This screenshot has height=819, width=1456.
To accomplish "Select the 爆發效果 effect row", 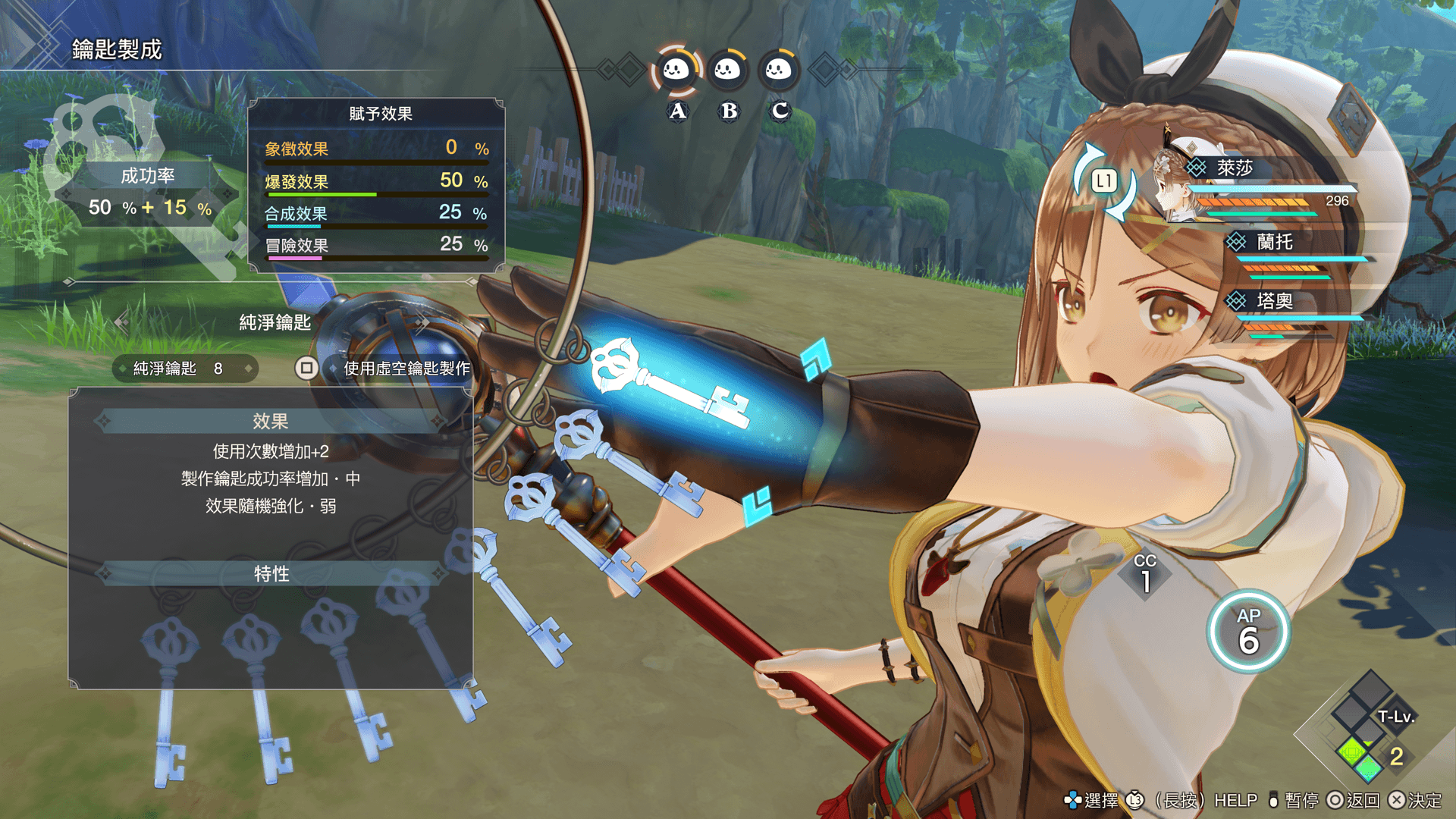I will pyautogui.click(x=376, y=182).
